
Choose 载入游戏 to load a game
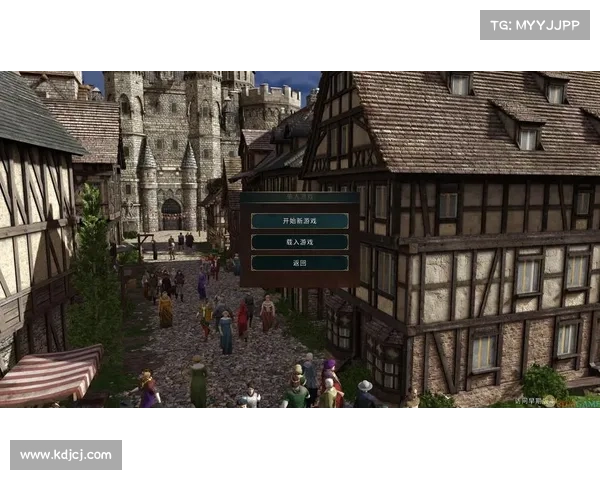coord(300,241)
